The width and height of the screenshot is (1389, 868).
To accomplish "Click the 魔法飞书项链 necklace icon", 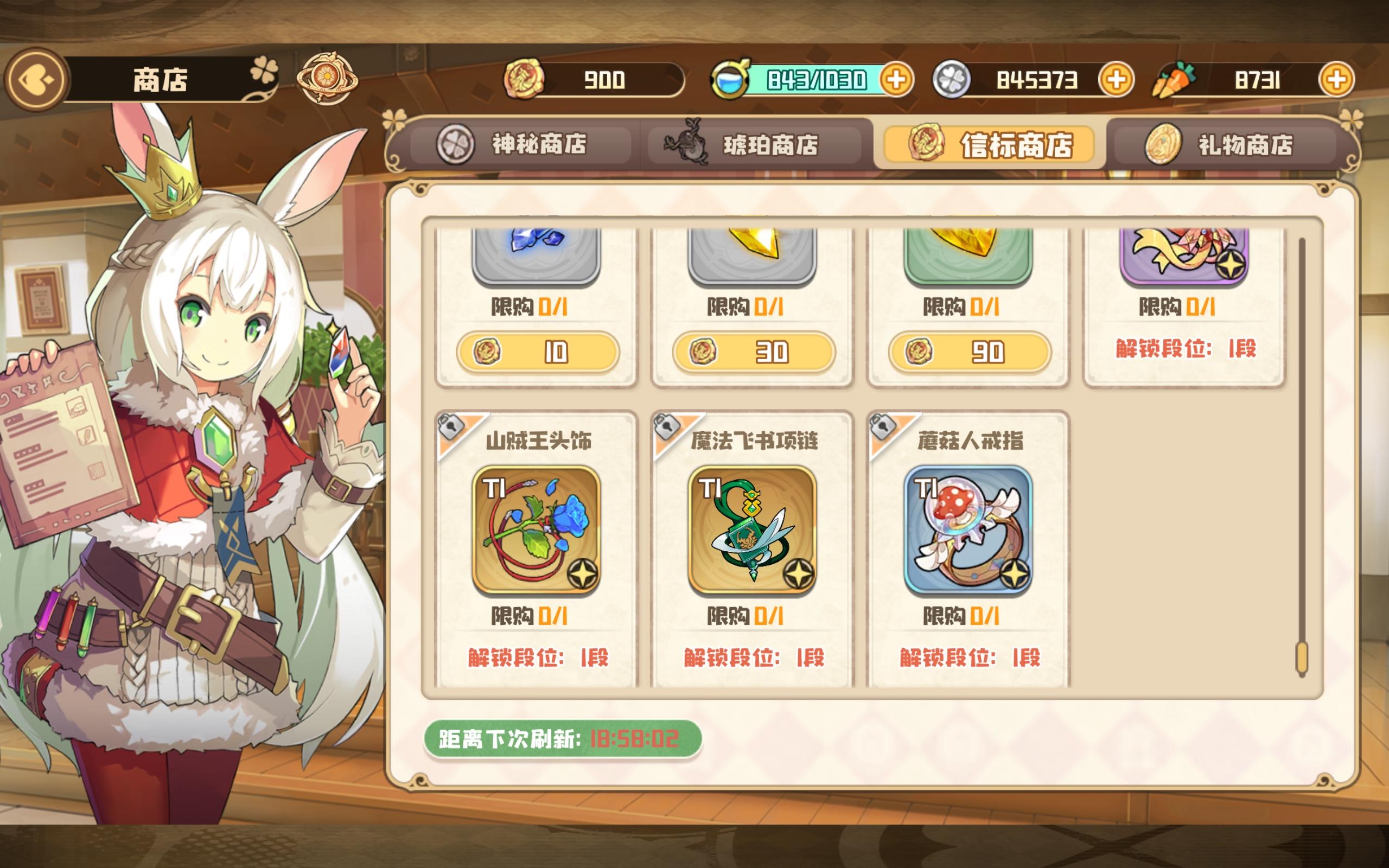I will pos(754,531).
